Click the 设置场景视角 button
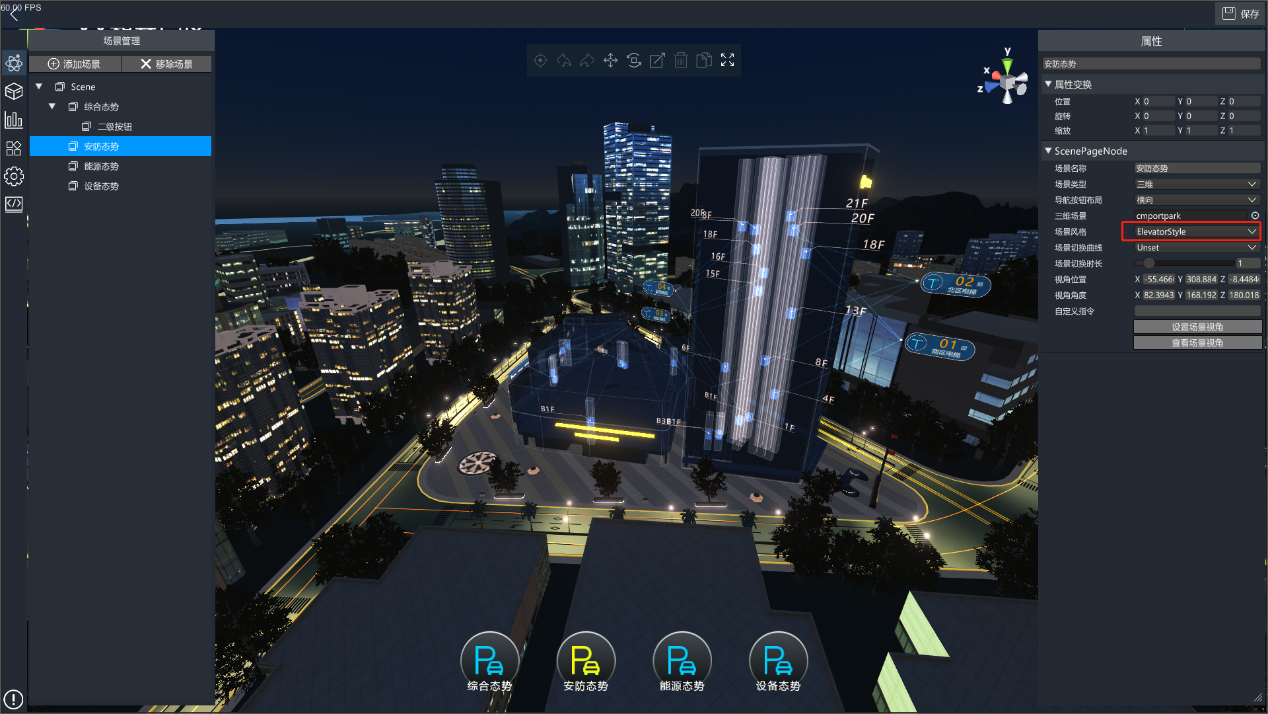 [1197, 327]
